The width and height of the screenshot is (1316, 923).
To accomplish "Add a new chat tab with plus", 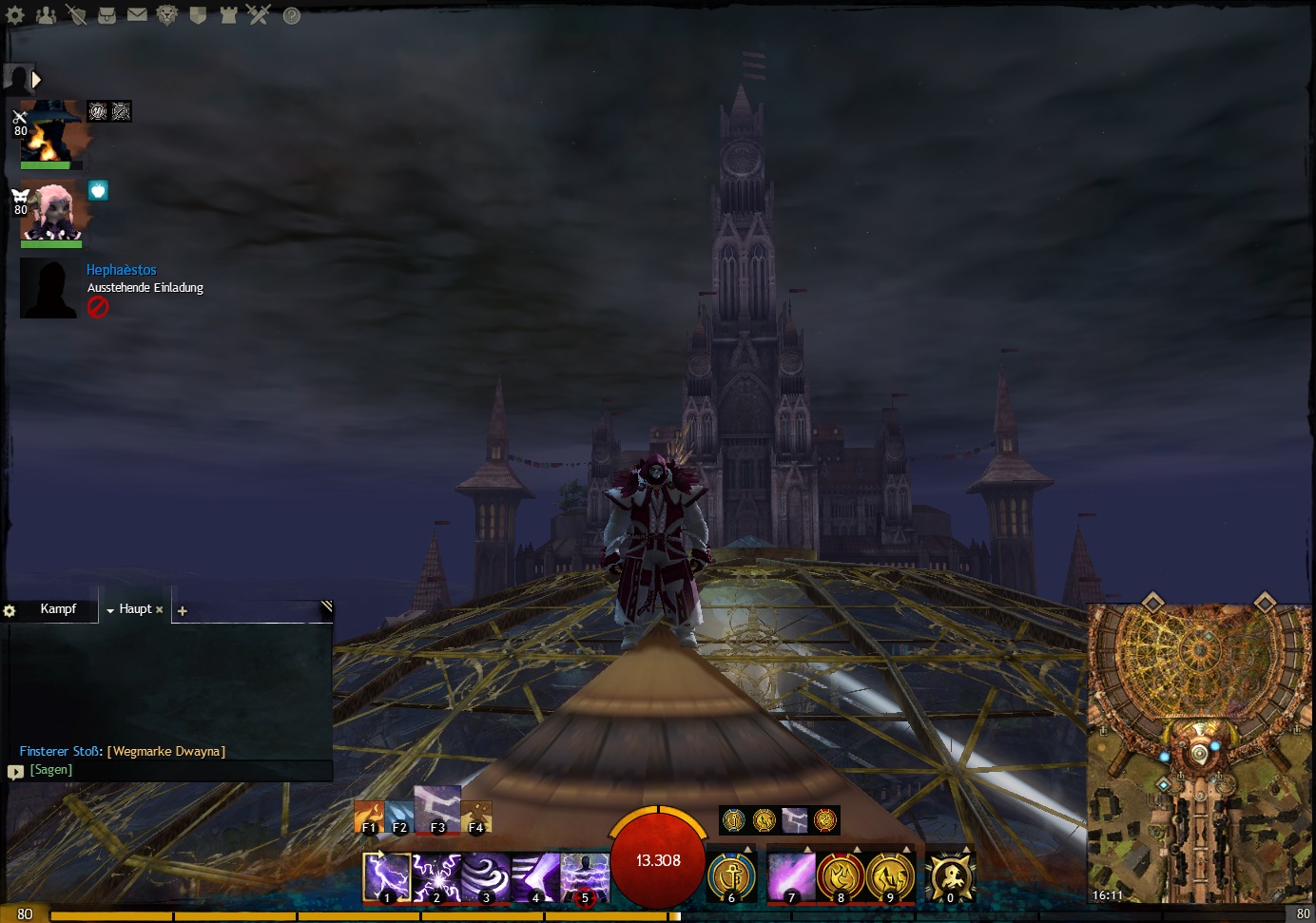I will (183, 611).
